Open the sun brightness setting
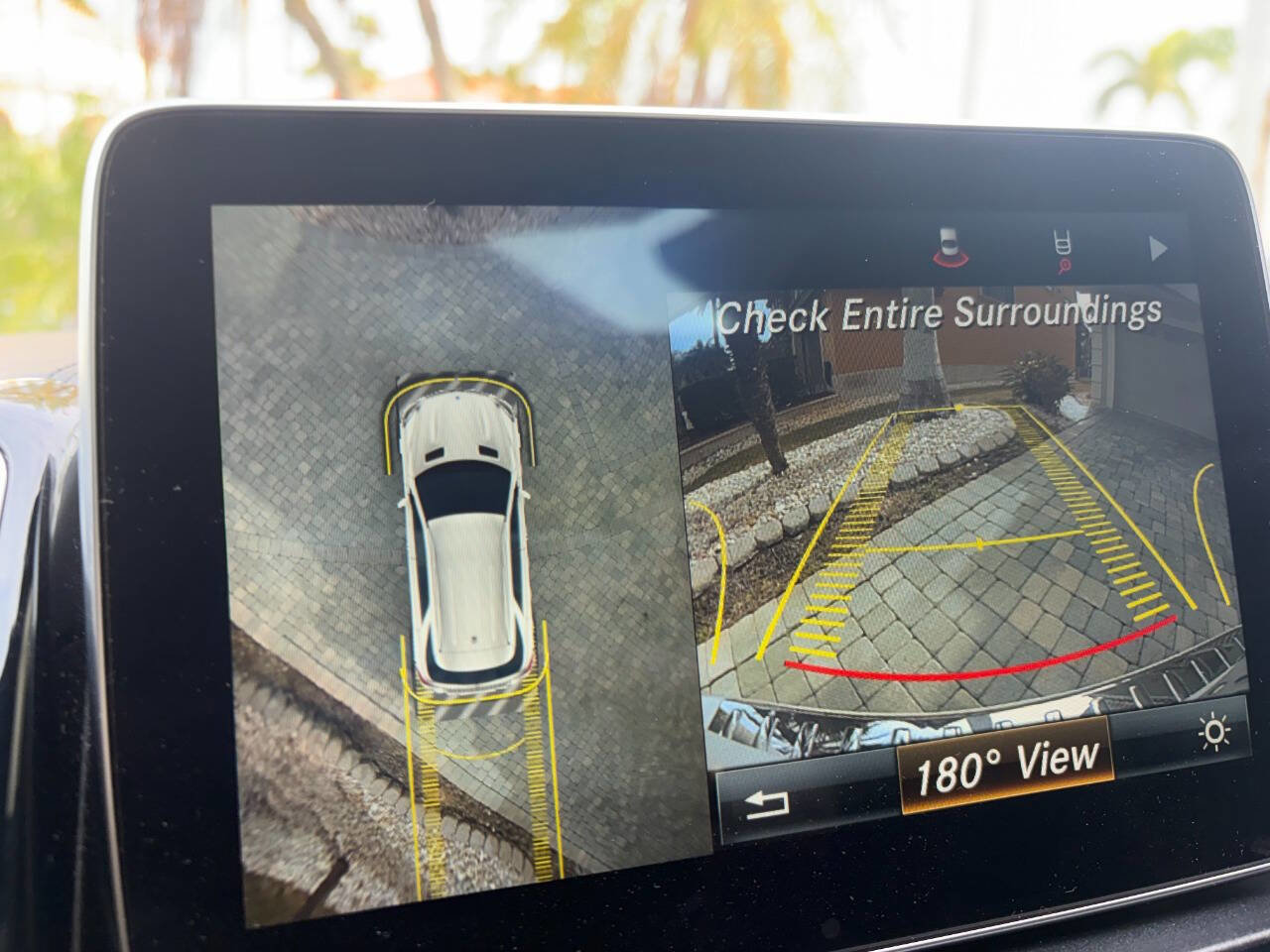Viewport: 1270px width, 952px height. [1214, 734]
